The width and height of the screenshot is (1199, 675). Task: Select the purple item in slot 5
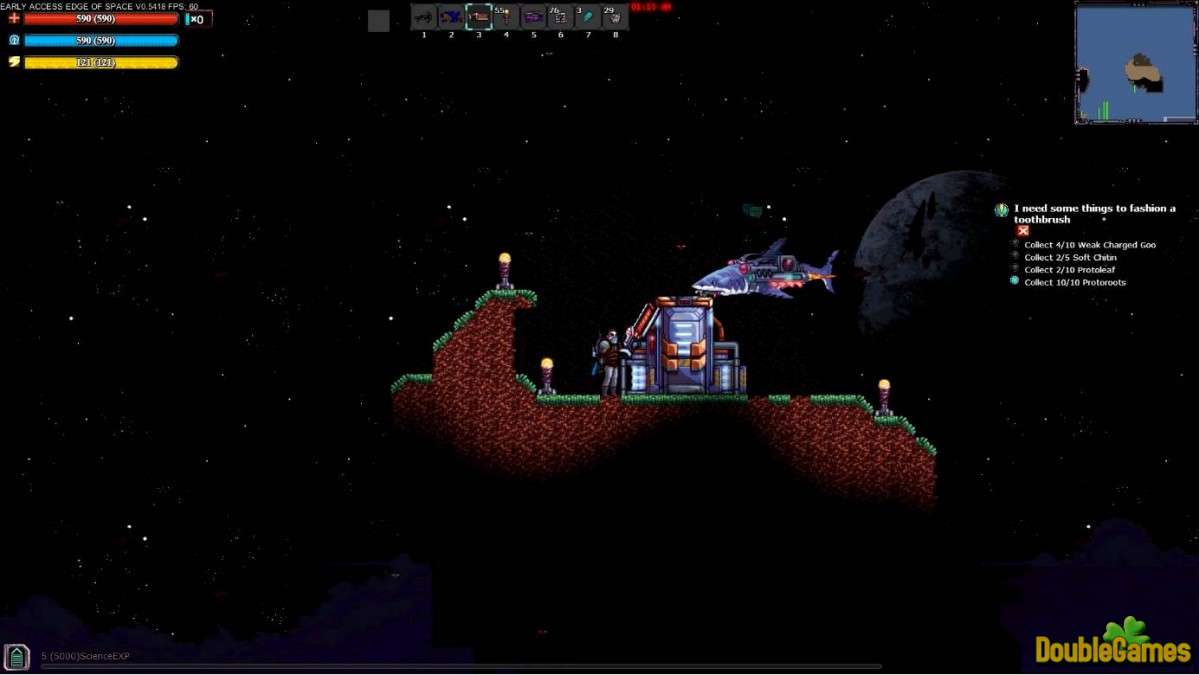[533, 17]
